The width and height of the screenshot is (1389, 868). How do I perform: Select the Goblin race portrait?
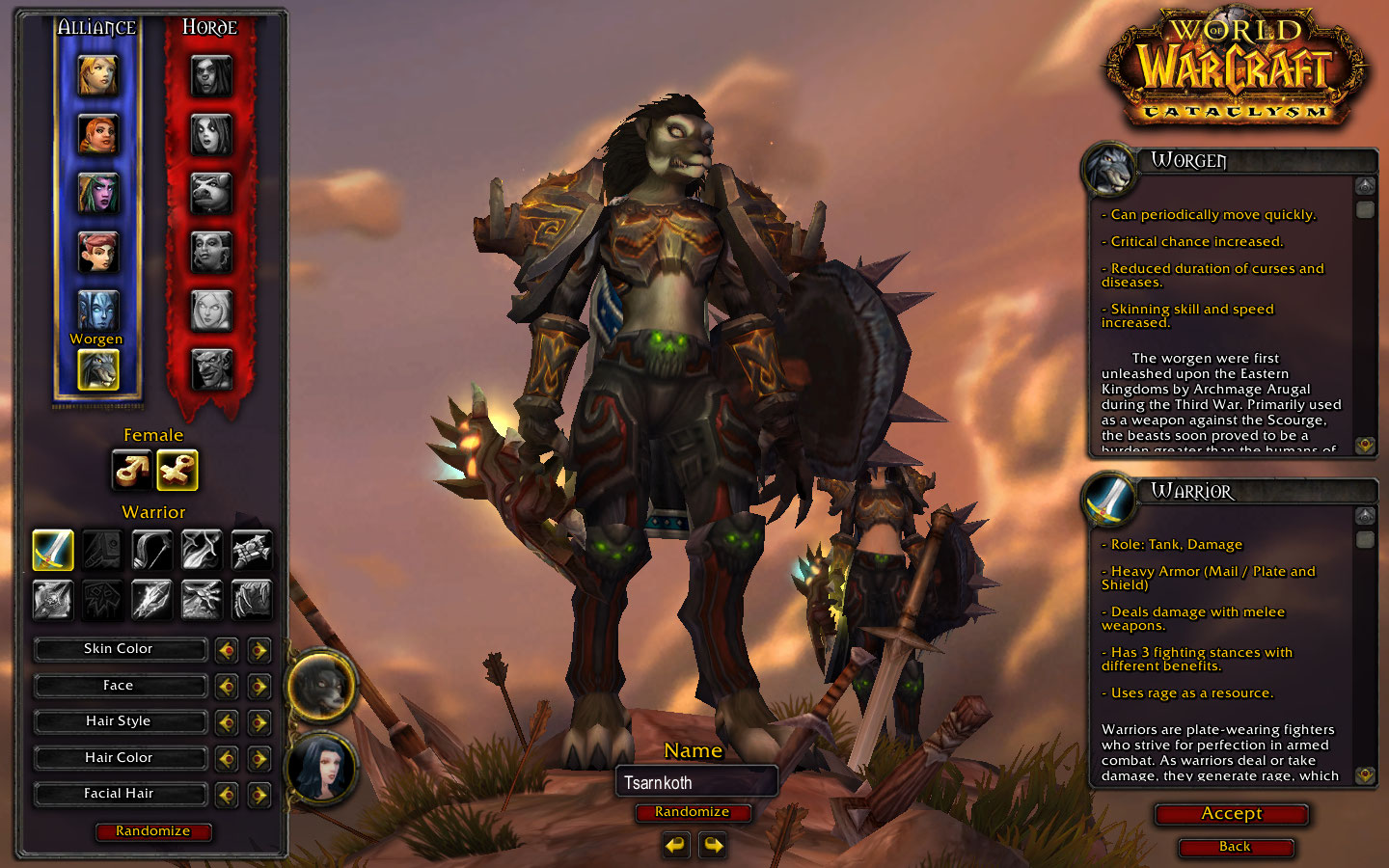211,367
